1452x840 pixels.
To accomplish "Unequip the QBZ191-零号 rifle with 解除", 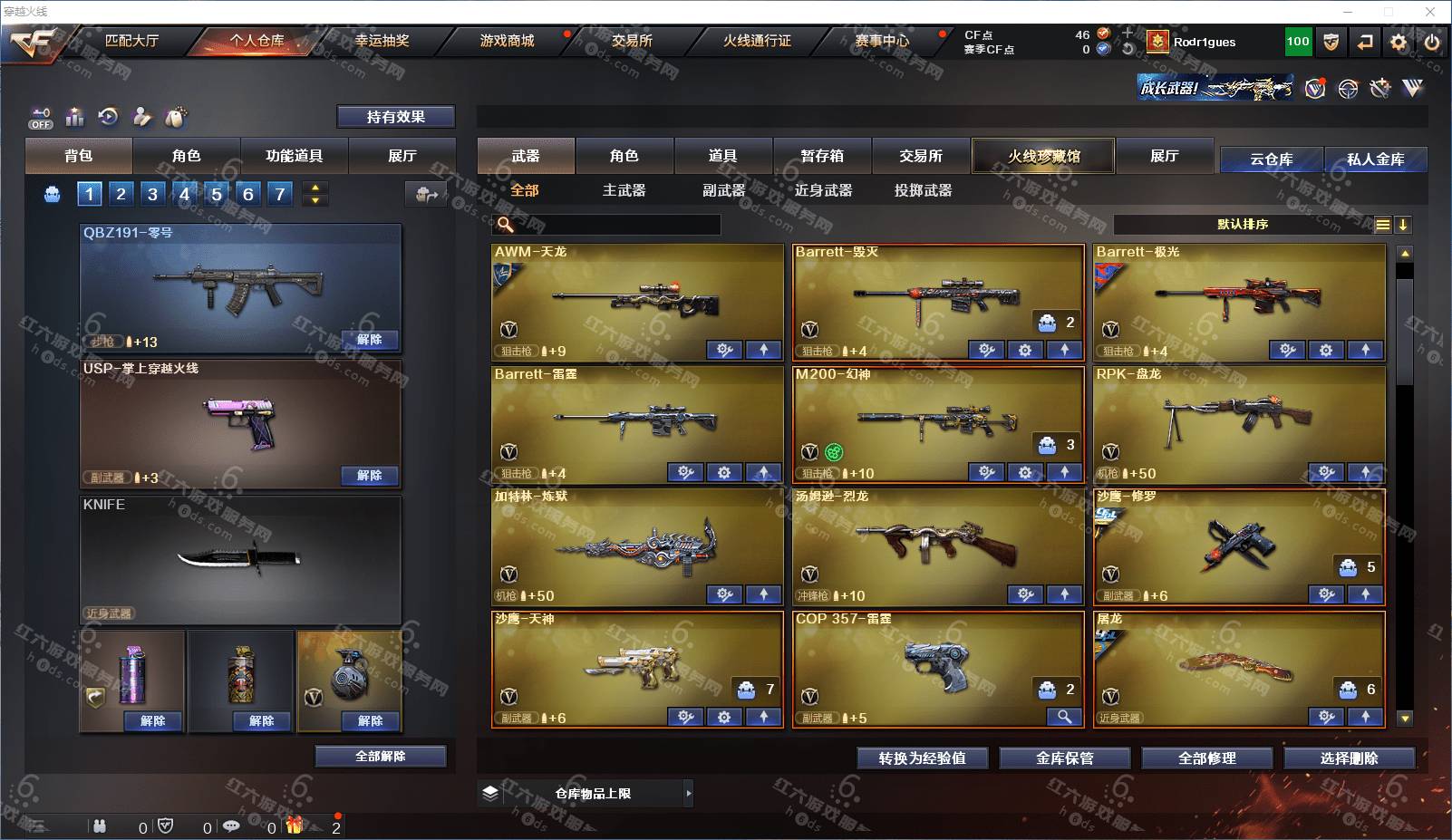I will coord(370,340).
